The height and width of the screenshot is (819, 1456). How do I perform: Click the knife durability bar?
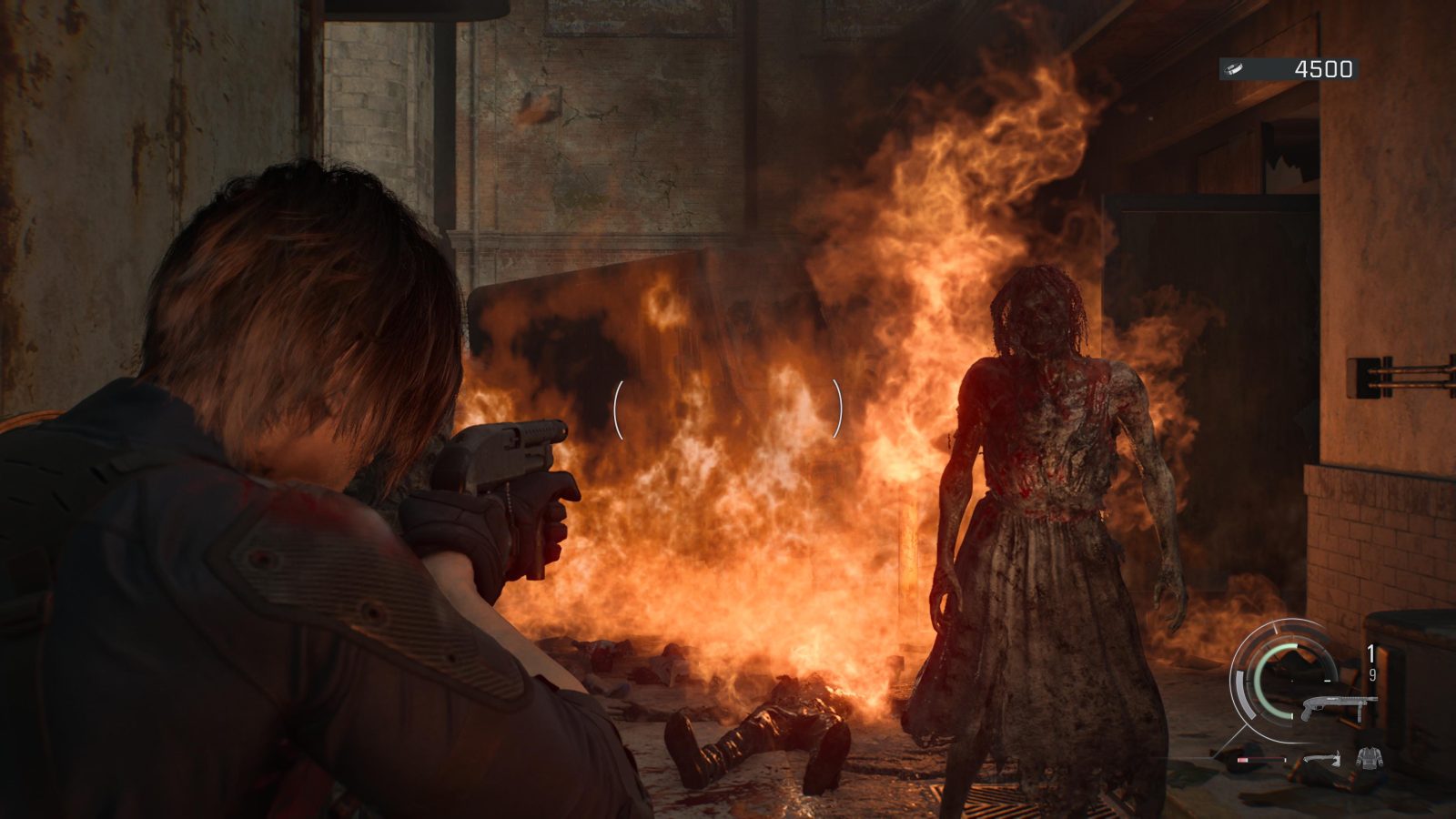pyautogui.click(x=1260, y=758)
